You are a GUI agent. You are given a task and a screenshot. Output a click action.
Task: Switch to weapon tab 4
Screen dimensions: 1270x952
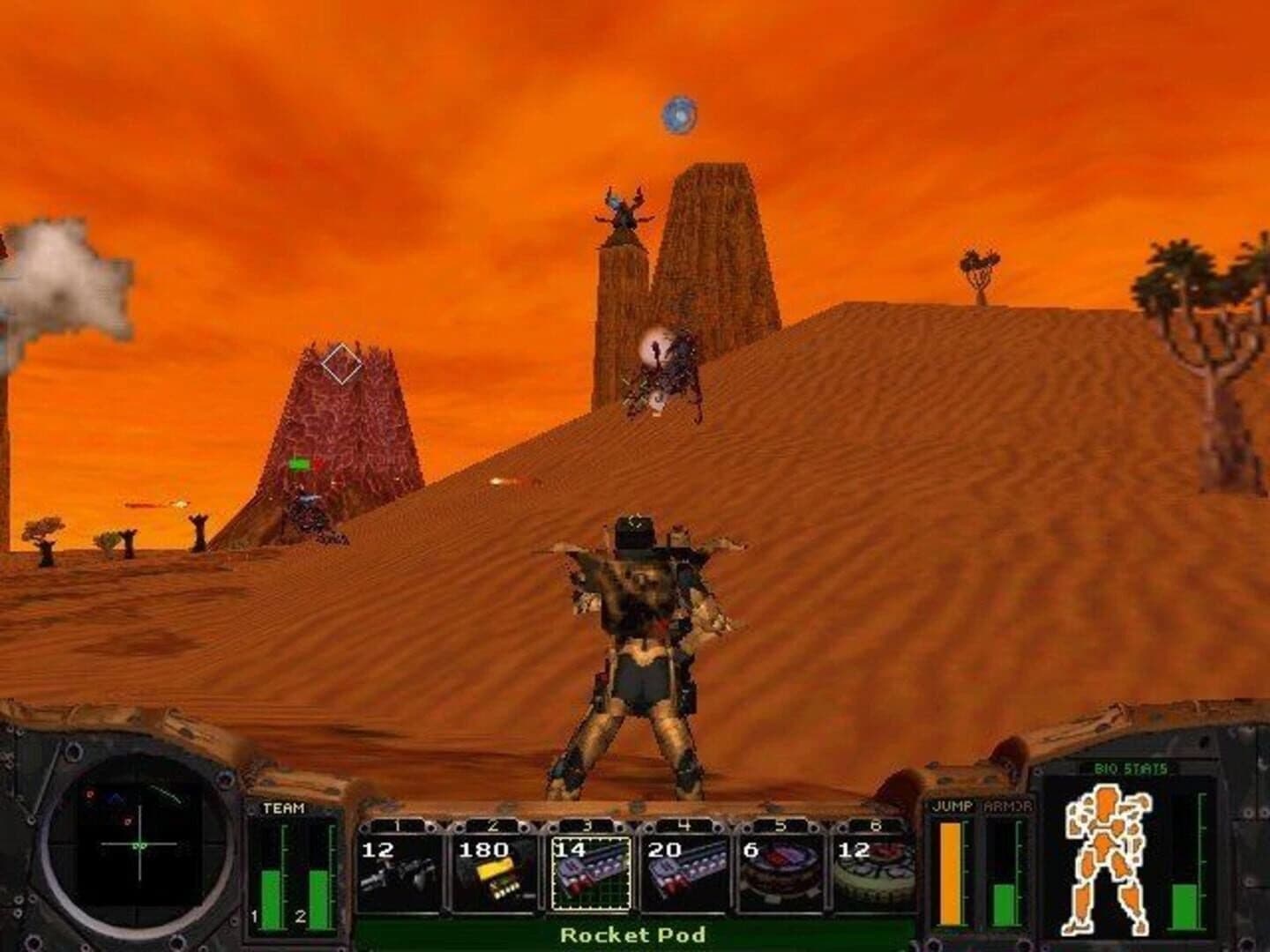pos(684,824)
